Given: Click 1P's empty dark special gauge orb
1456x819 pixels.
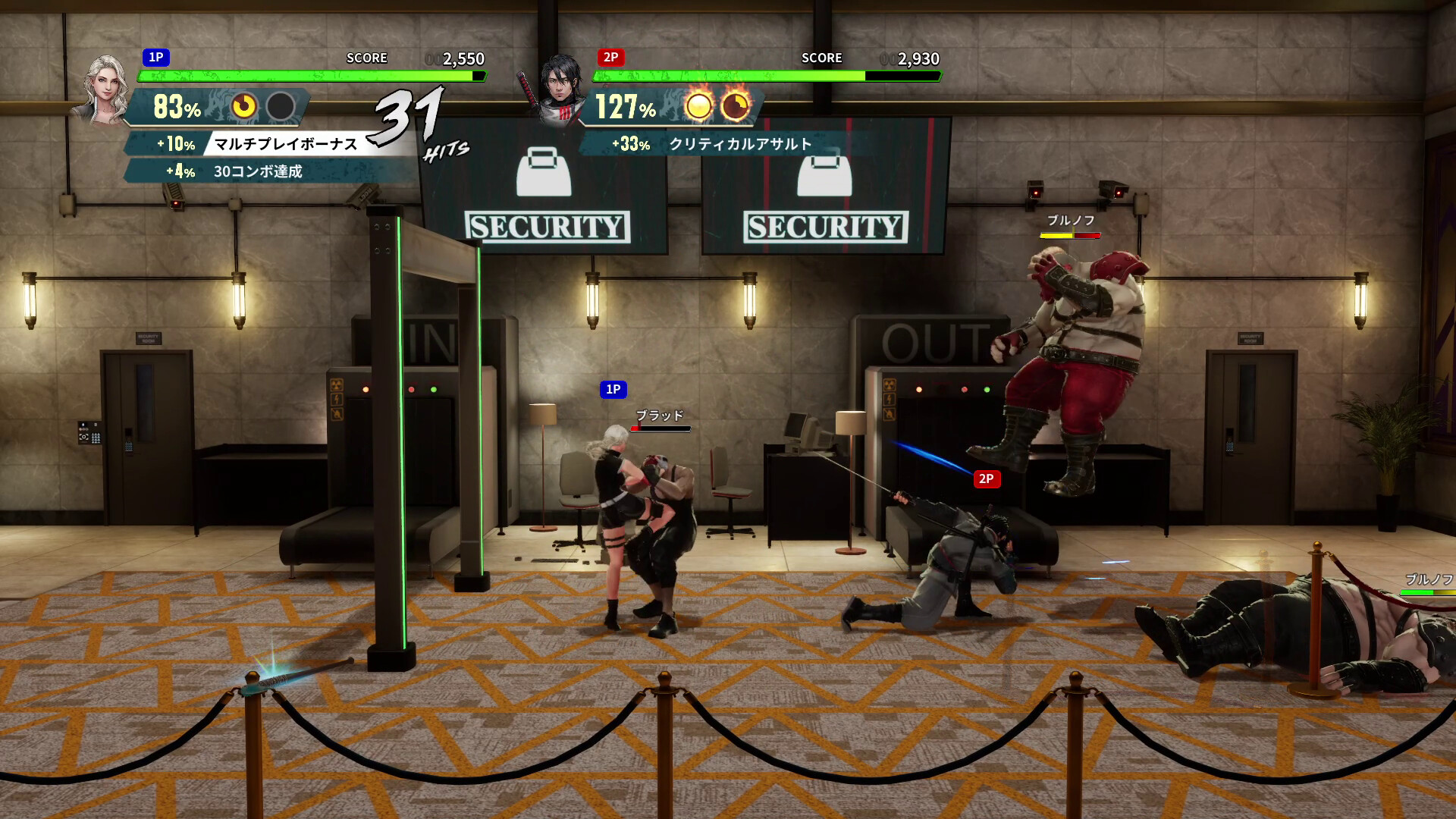Looking at the screenshot, I should tap(281, 106).
